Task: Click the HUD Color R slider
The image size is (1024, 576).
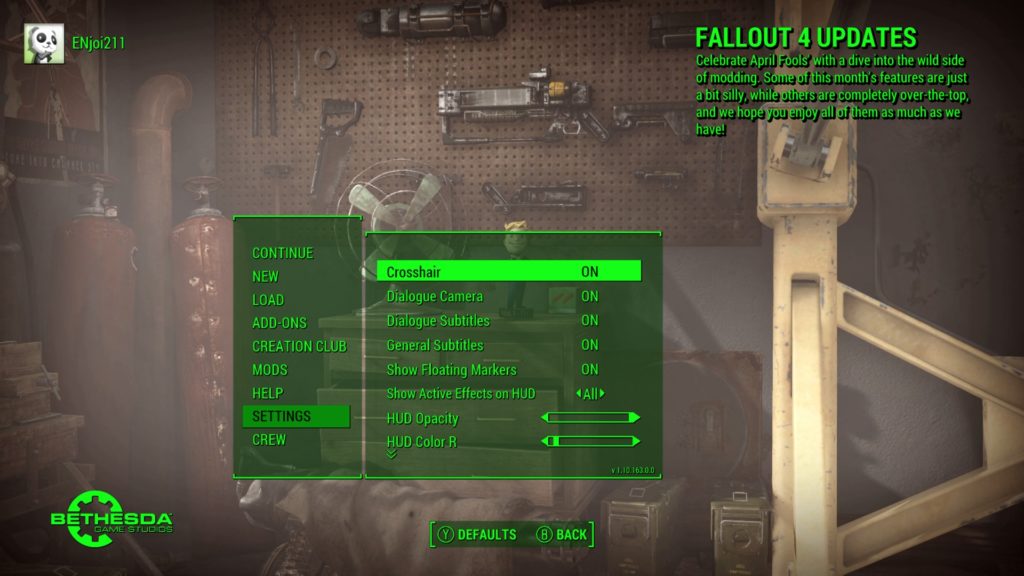Action: [590, 441]
